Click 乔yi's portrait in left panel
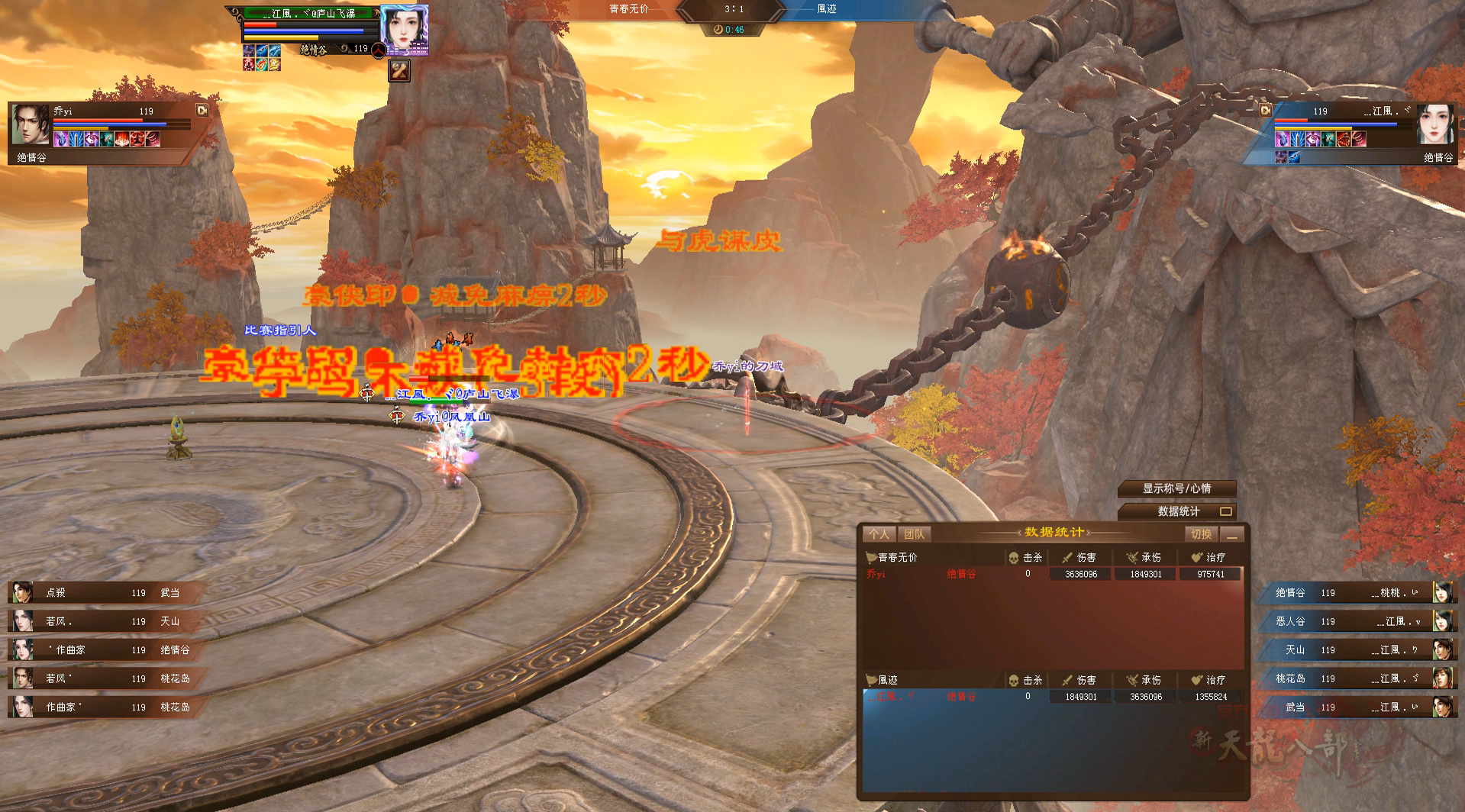This screenshot has width=1465, height=812. pyautogui.click(x=31, y=124)
